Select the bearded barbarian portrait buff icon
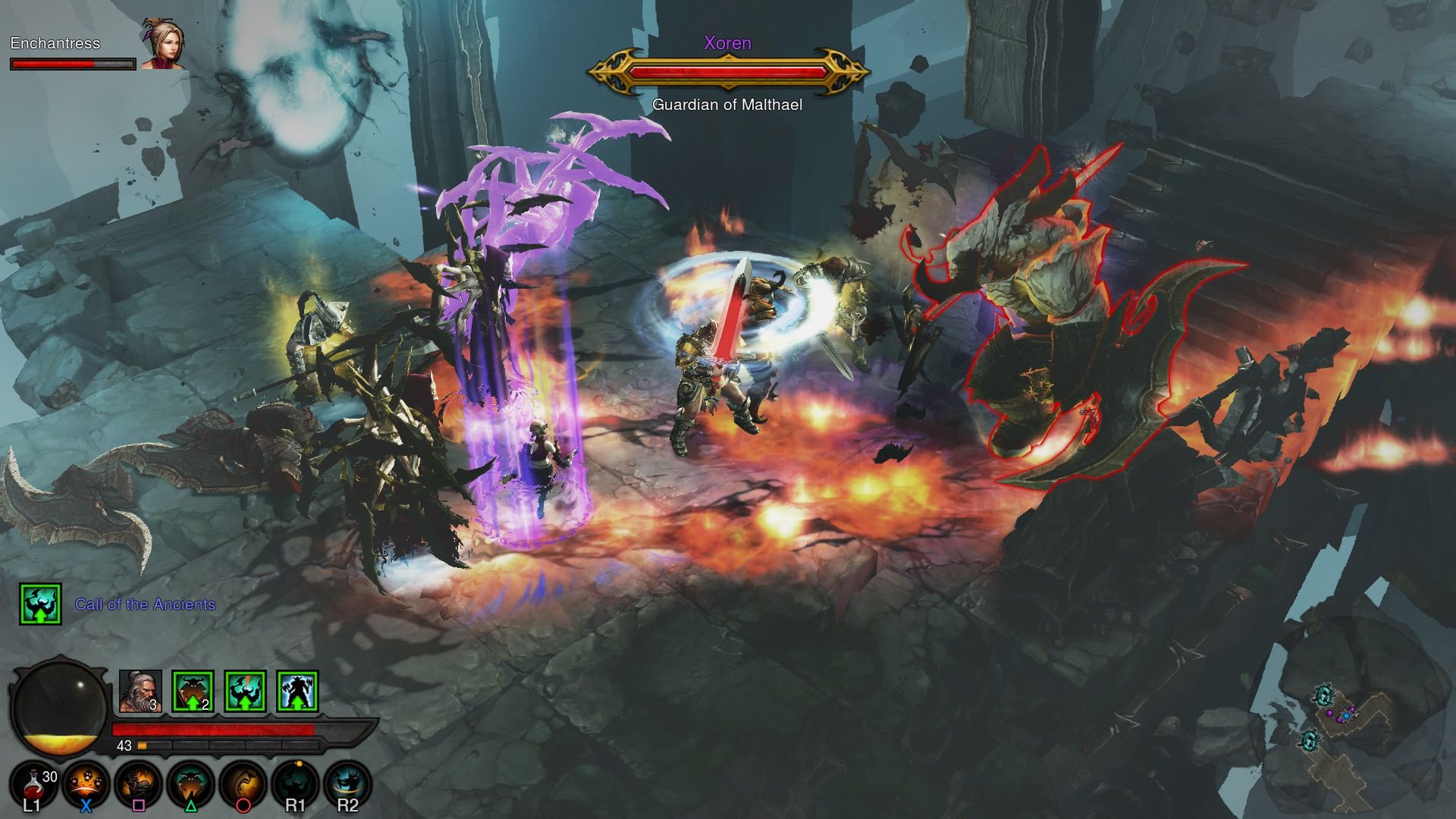This screenshot has width=1456, height=819. (x=140, y=692)
